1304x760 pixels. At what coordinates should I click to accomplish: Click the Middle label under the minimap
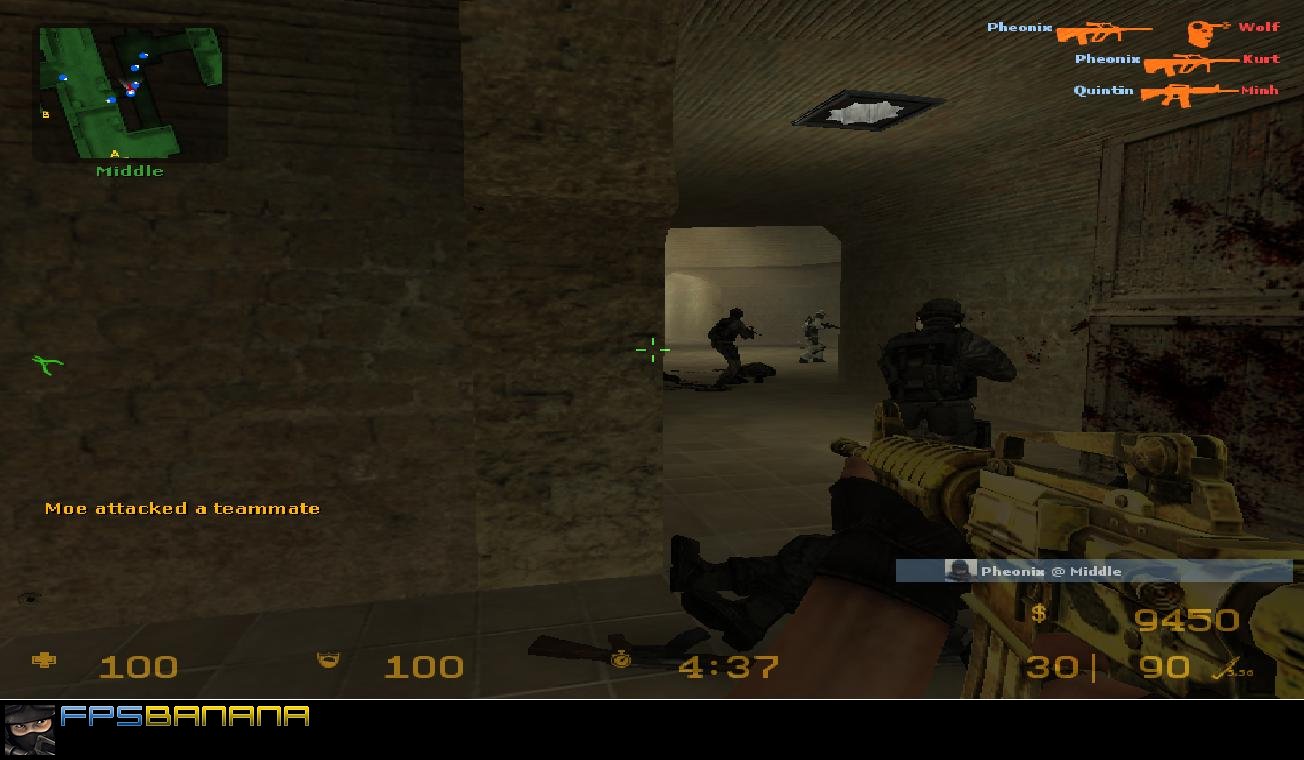130,170
